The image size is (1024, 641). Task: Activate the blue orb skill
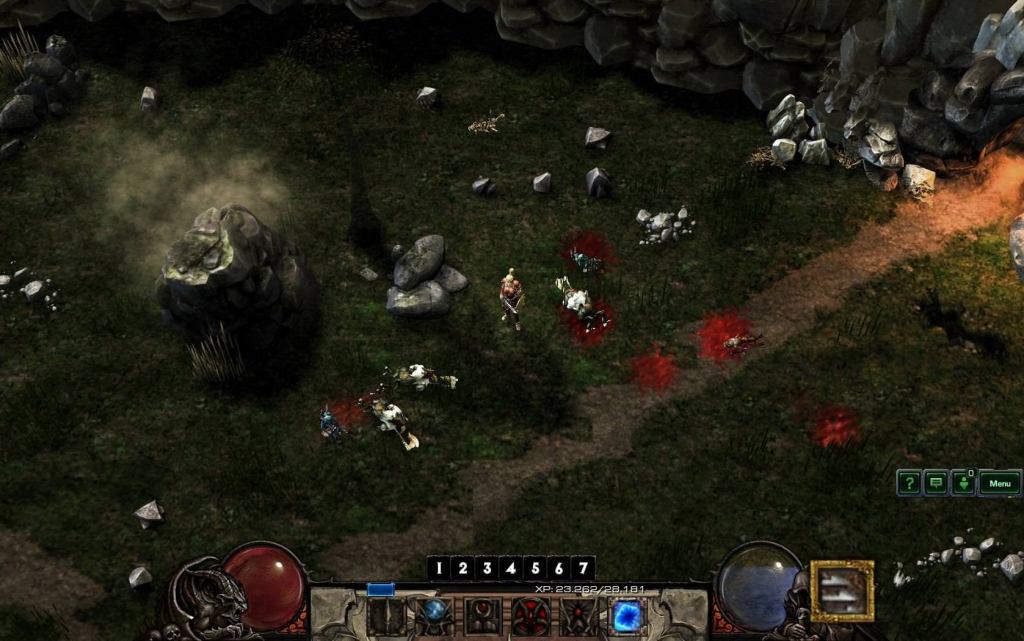click(434, 615)
